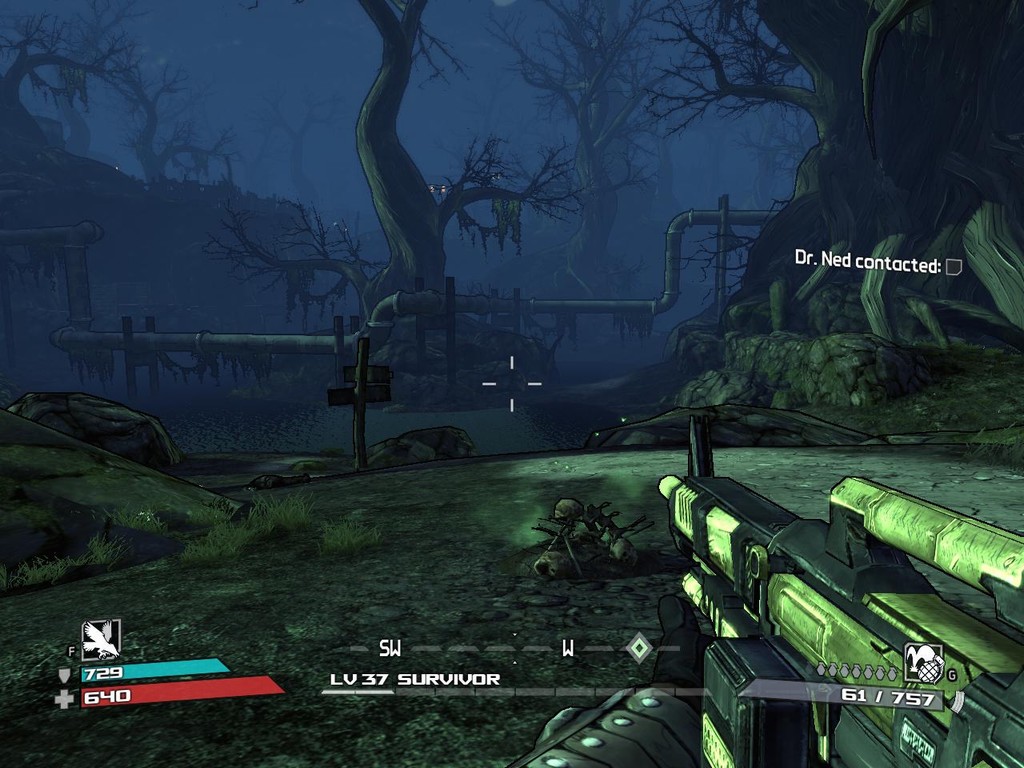The height and width of the screenshot is (768, 1024).
Task: Click the Dr. Ned contacted objective tracker
Action: coord(868,264)
